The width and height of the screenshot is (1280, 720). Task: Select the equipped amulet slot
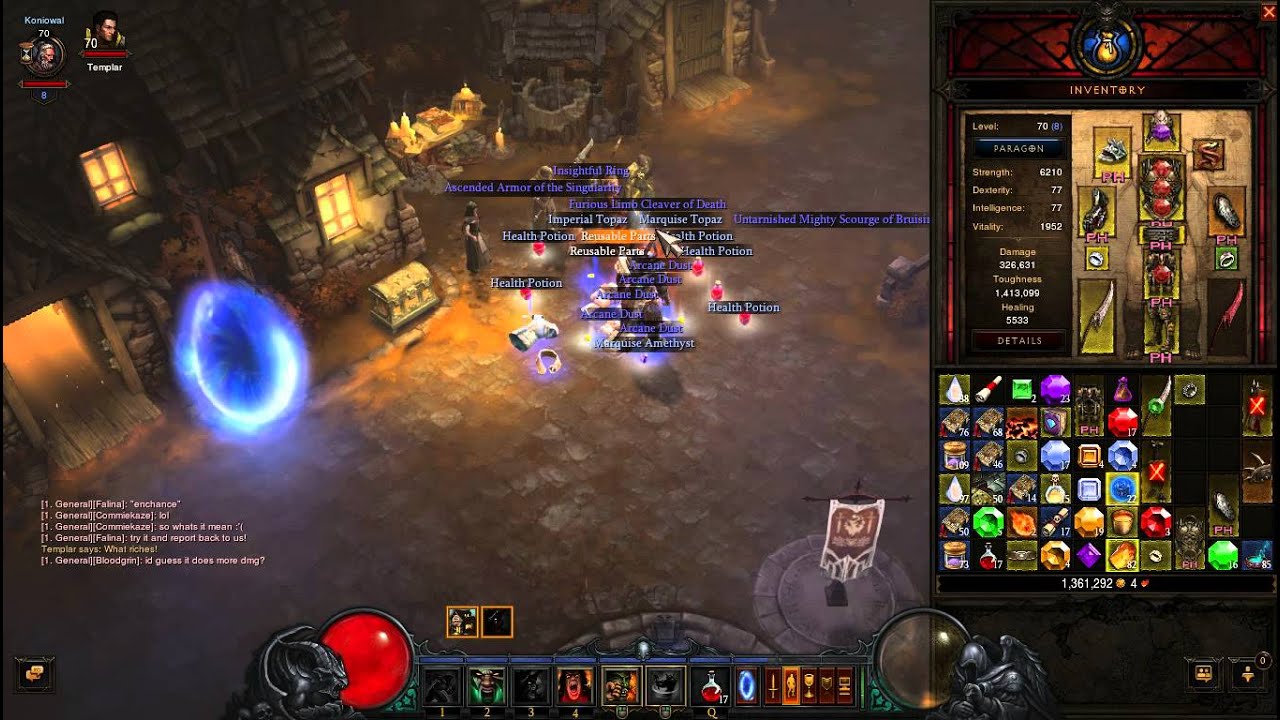click(1210, 154)
